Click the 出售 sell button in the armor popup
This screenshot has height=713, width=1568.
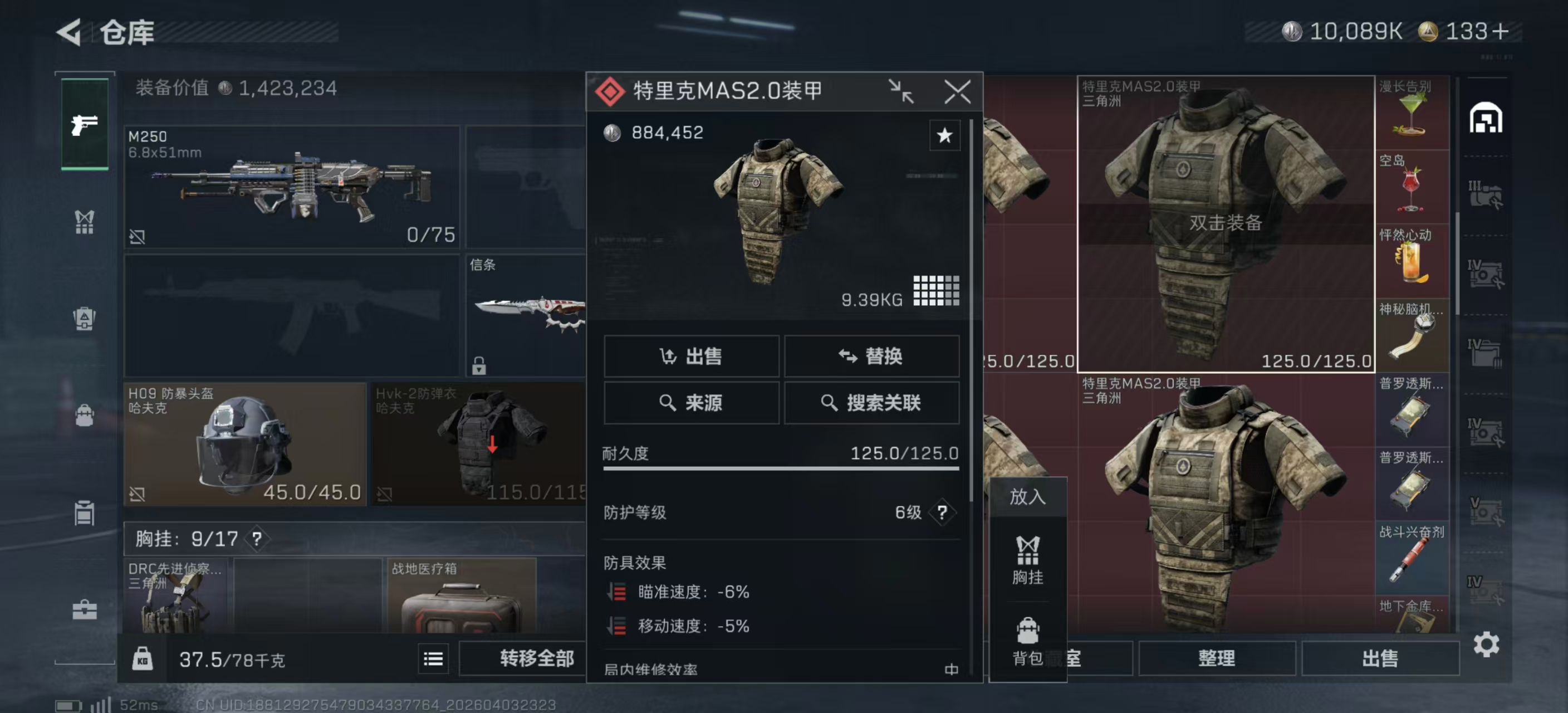pyautogui.click(x=692, y=356)
